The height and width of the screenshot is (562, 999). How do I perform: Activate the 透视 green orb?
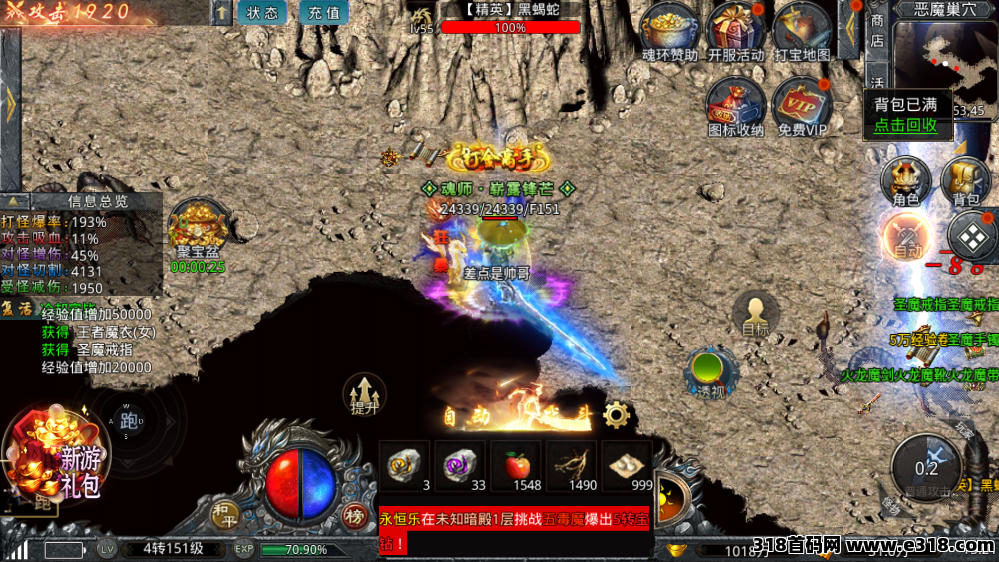(x=711, y=371)
